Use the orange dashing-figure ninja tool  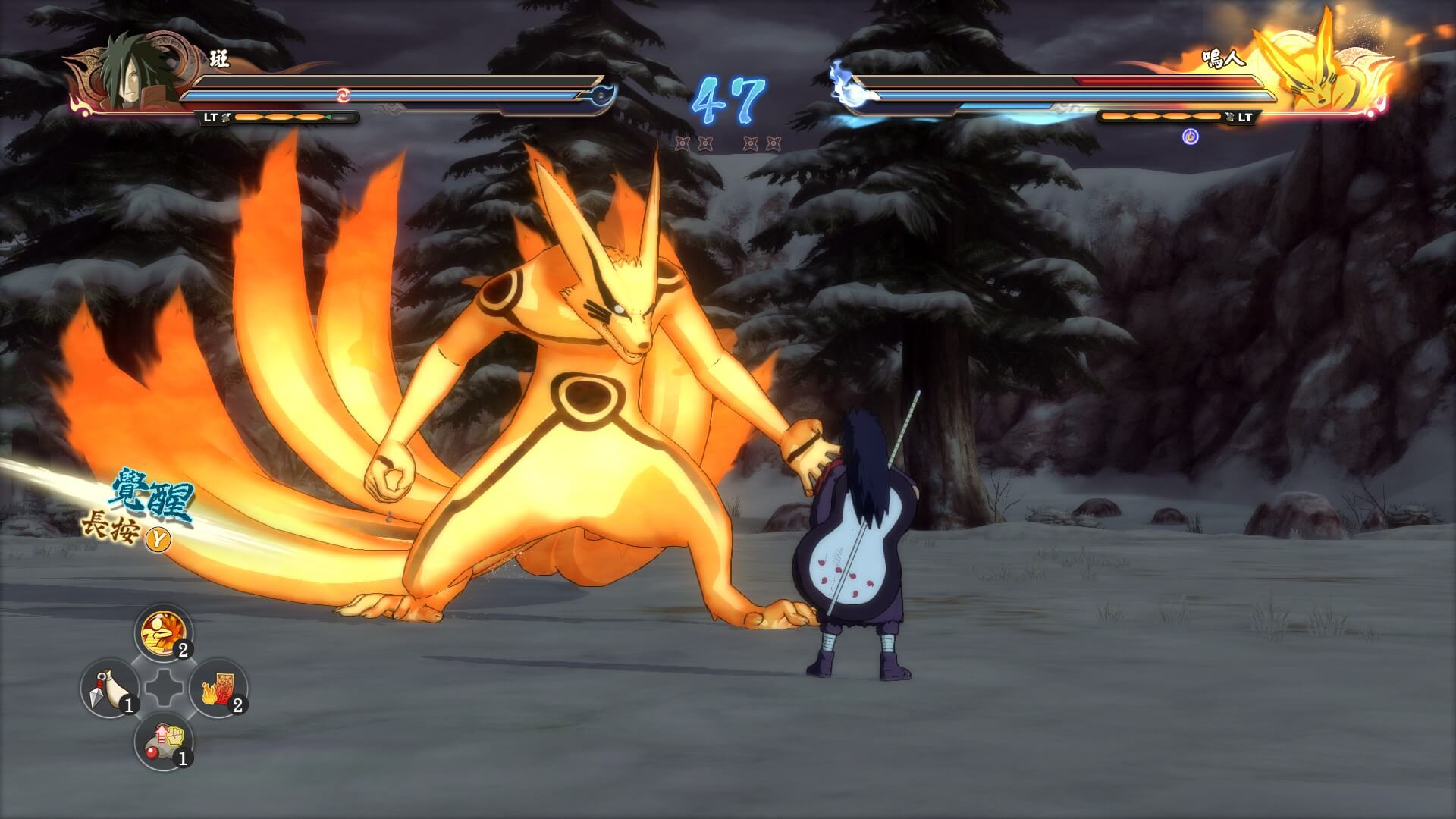pyautogui.click(x=164, y=633)
